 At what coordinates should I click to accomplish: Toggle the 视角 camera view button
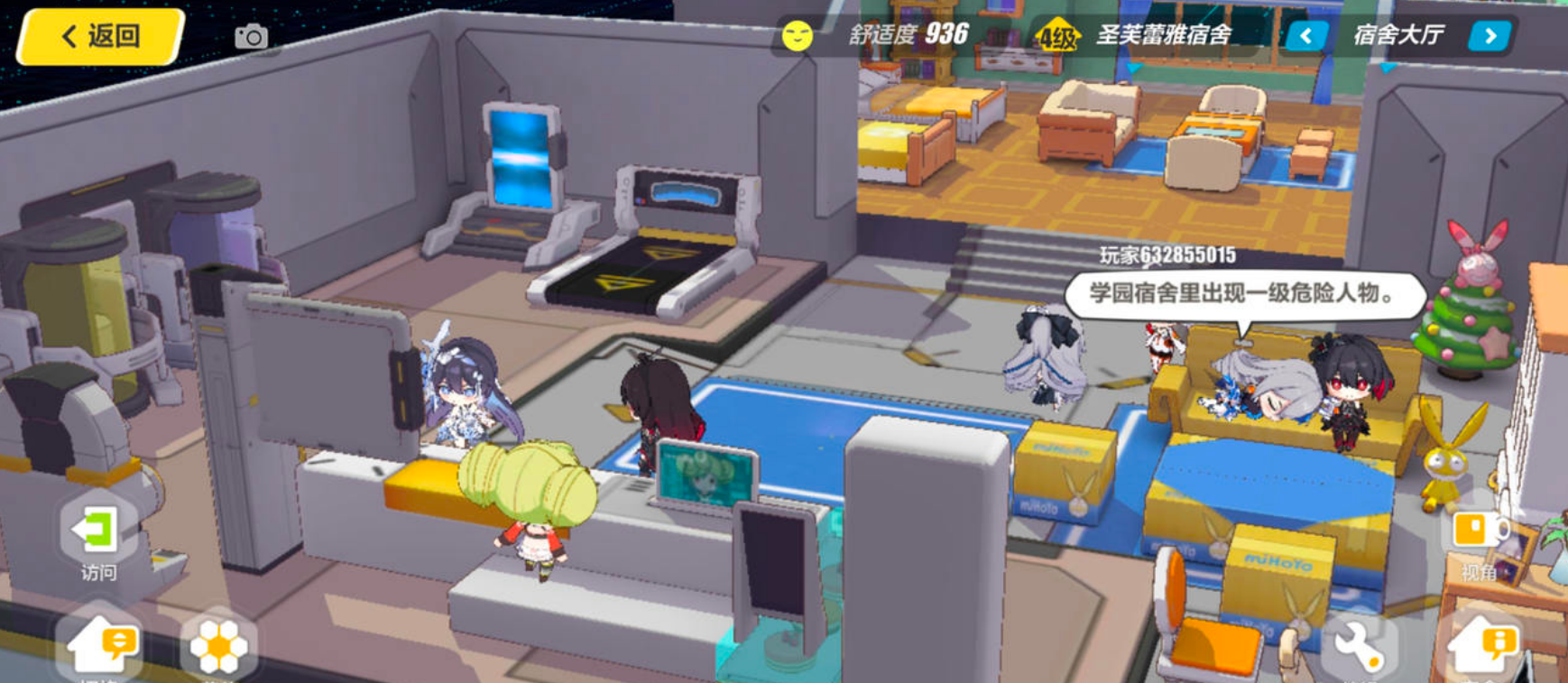click(1476, 540)
